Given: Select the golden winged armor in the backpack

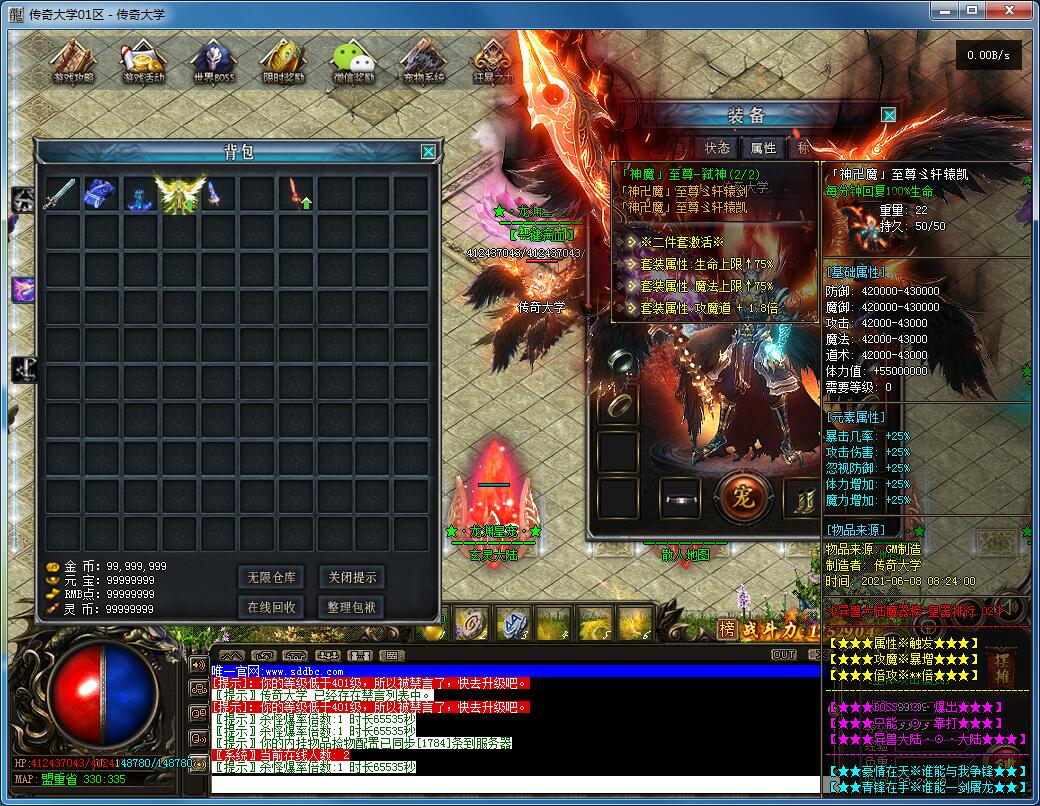Looking at the screenshot, I should pos(179,194).
